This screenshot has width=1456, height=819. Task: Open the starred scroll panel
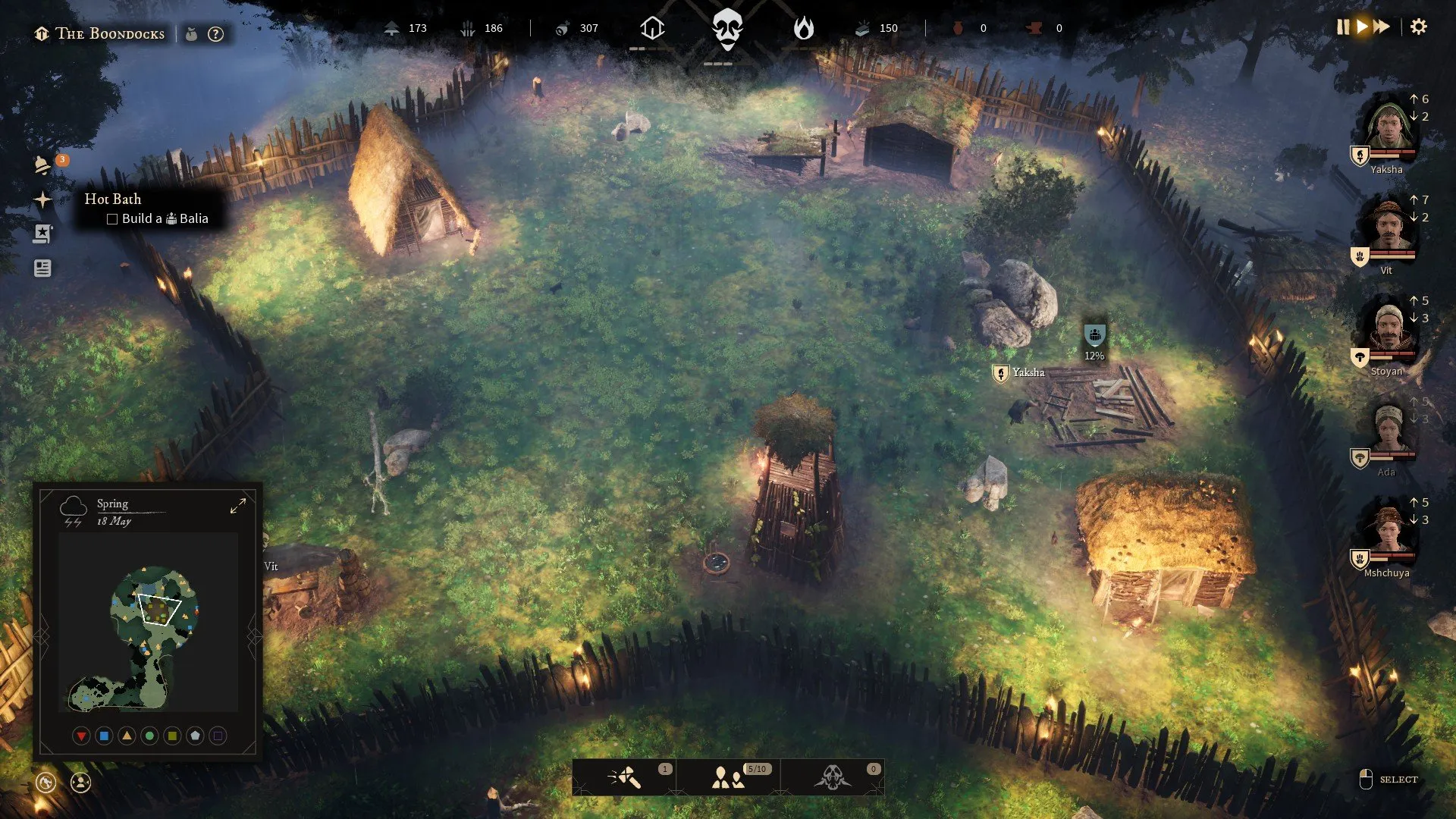pyautogui.click(x=42, y=234)
